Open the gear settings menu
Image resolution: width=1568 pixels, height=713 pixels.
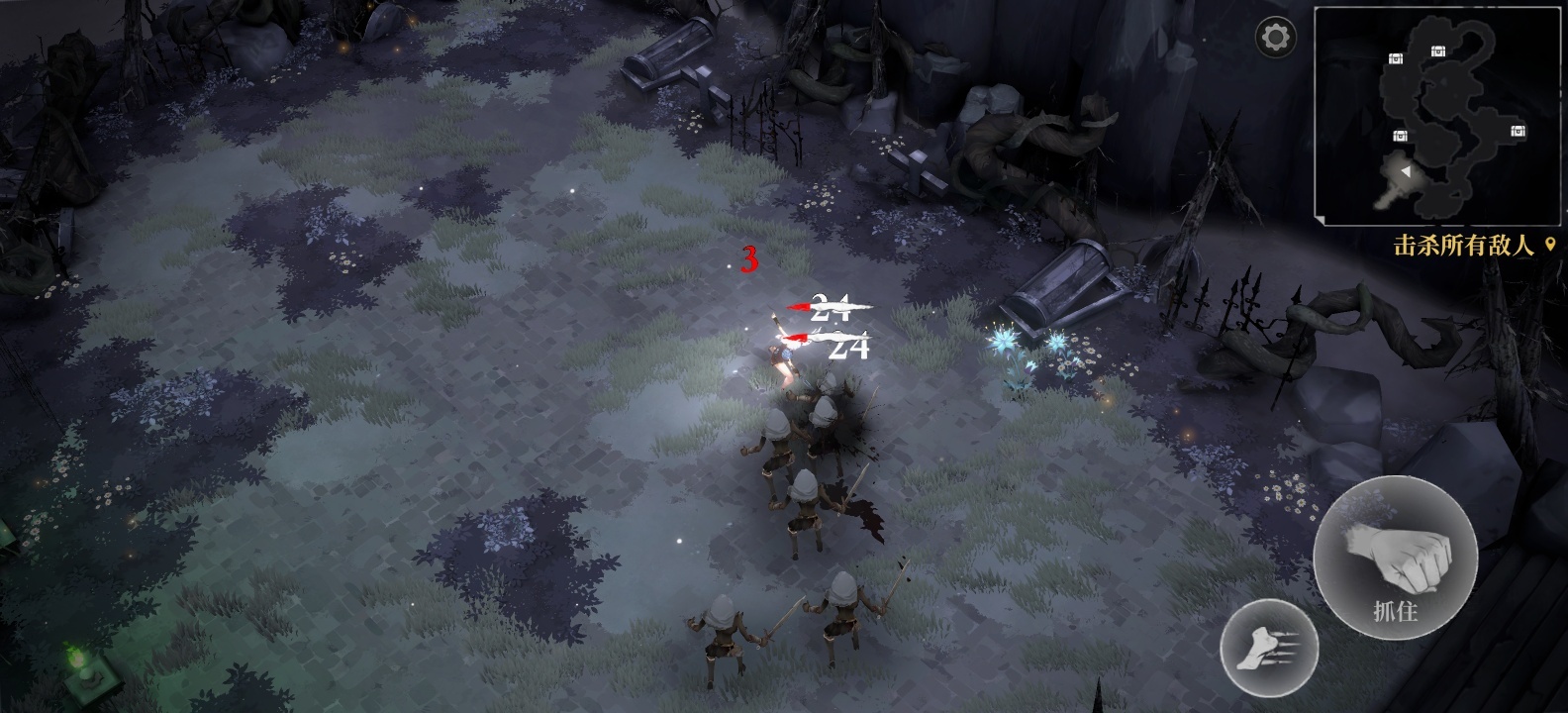(x=1276, y=39)
